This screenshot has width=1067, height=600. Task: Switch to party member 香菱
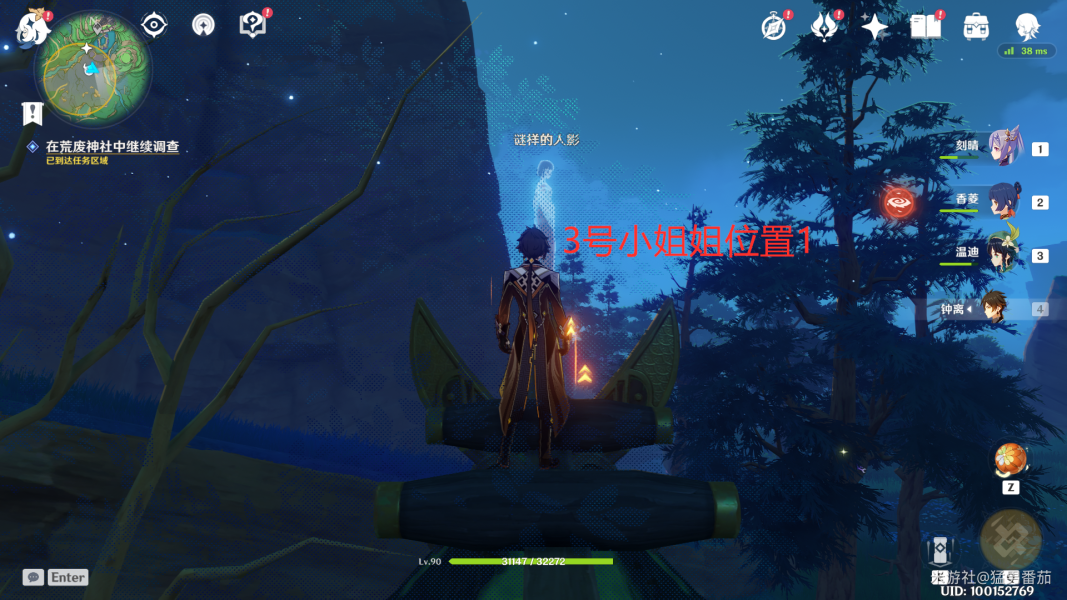click(x=1003, y=202)
